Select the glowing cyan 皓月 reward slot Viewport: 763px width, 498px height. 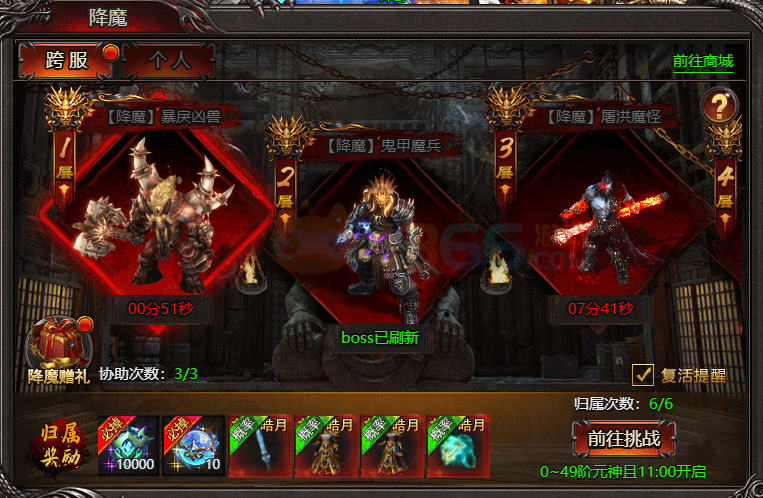[457, 445]
